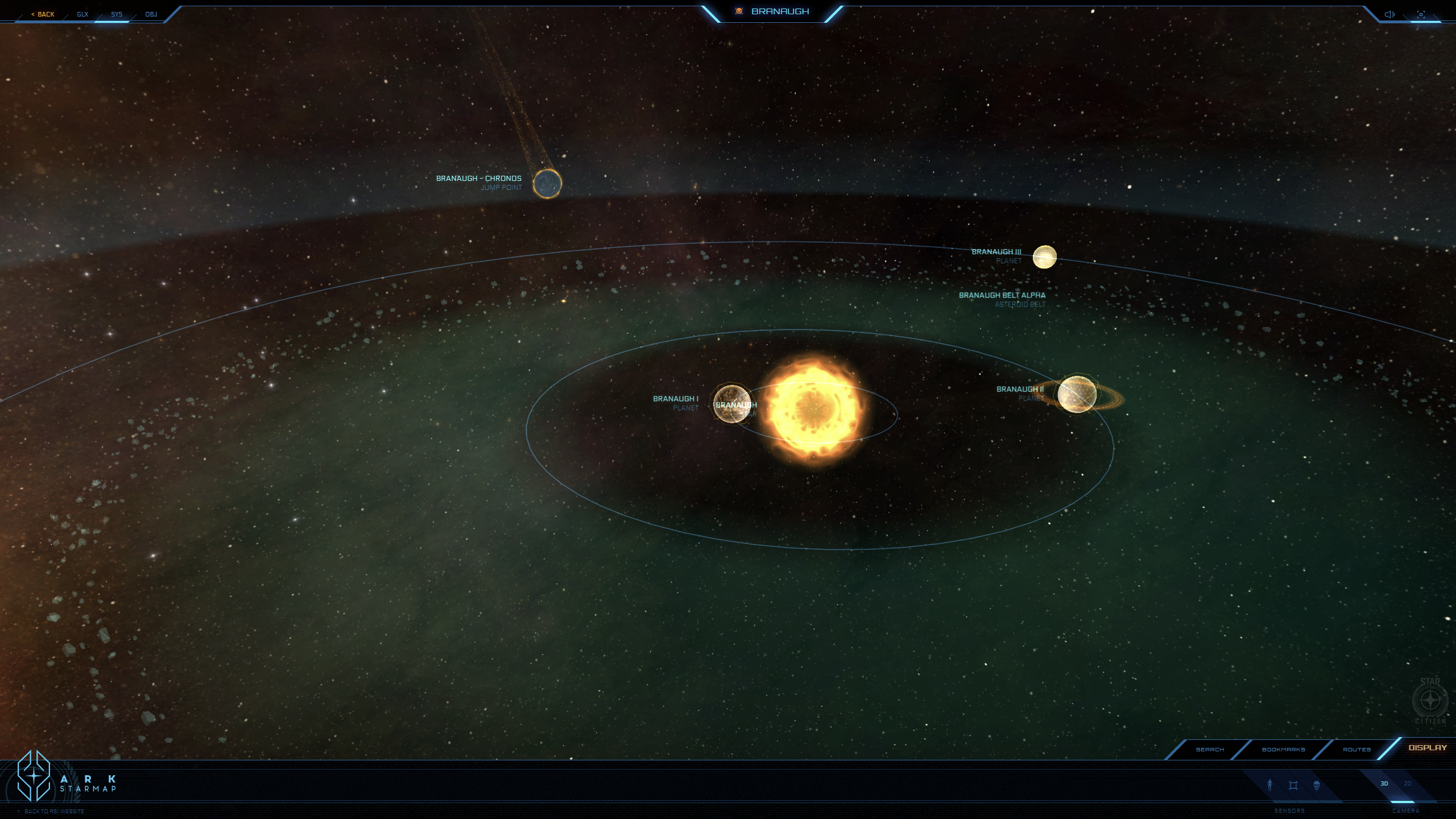The image size is (1456, 819).
Task: Switch camera to 2D mode
Action: pyautogui.click(x=1408, y=784)
